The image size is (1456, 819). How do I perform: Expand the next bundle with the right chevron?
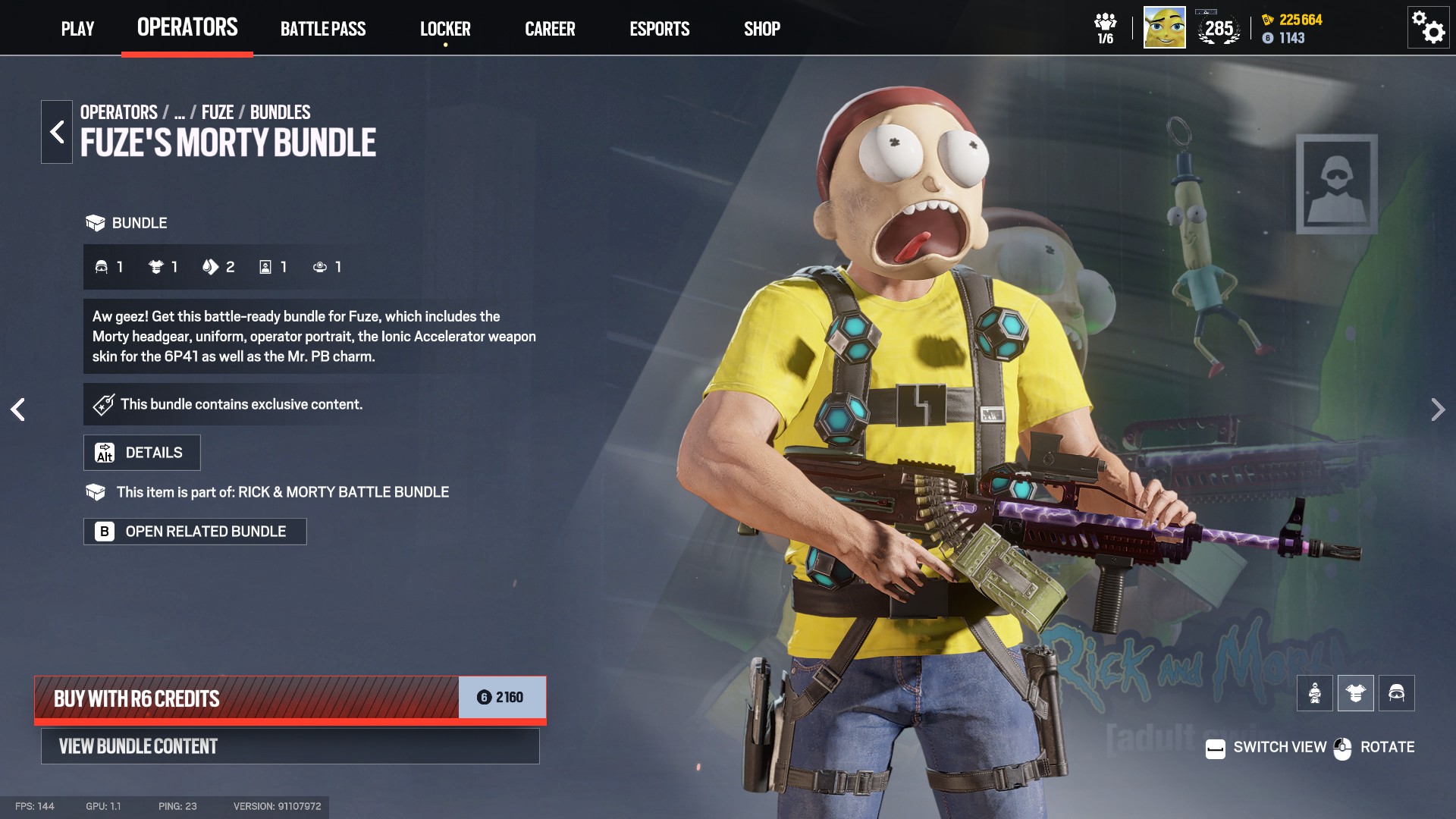(x=1438, y=409)
